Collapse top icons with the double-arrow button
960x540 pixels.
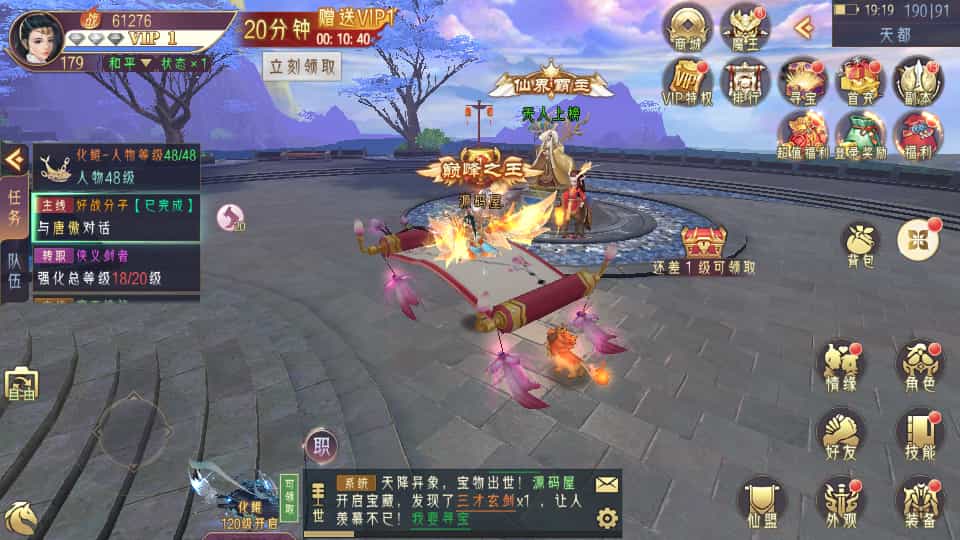click(x=803, y=27)
